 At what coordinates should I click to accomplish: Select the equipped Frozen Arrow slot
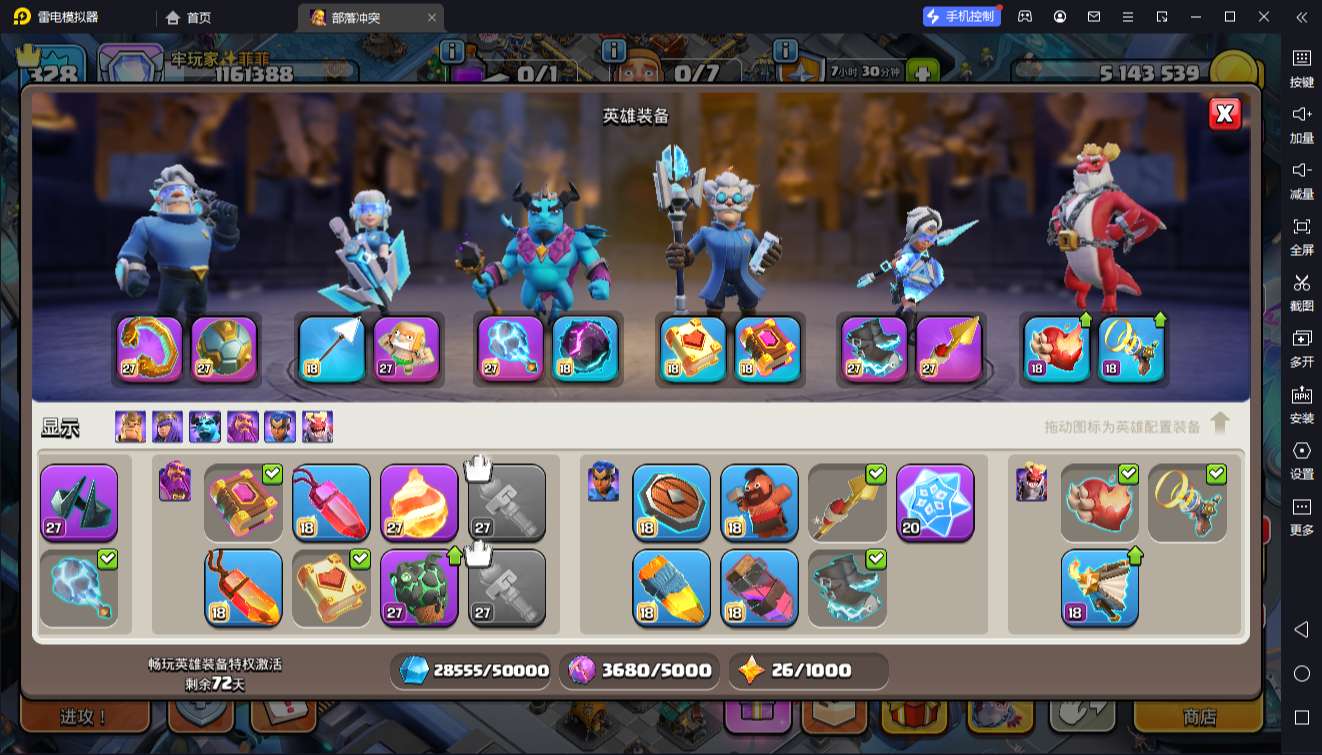click(332, 349)
